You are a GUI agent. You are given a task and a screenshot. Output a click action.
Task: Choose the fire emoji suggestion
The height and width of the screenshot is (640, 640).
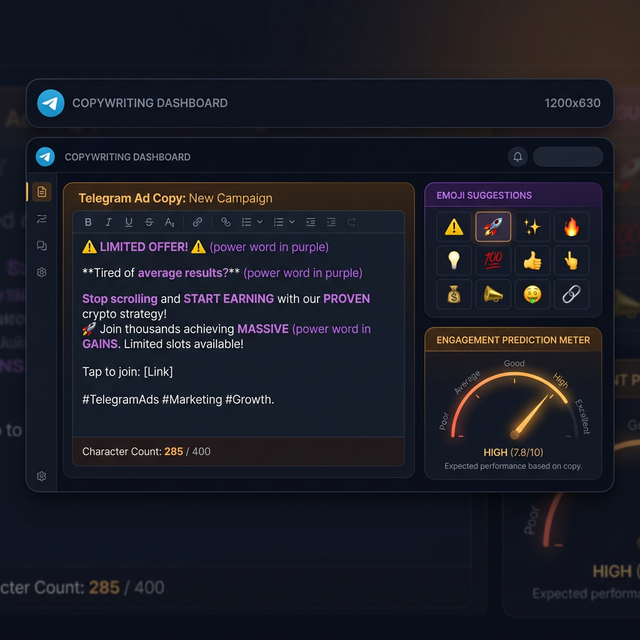click(572, 227)
